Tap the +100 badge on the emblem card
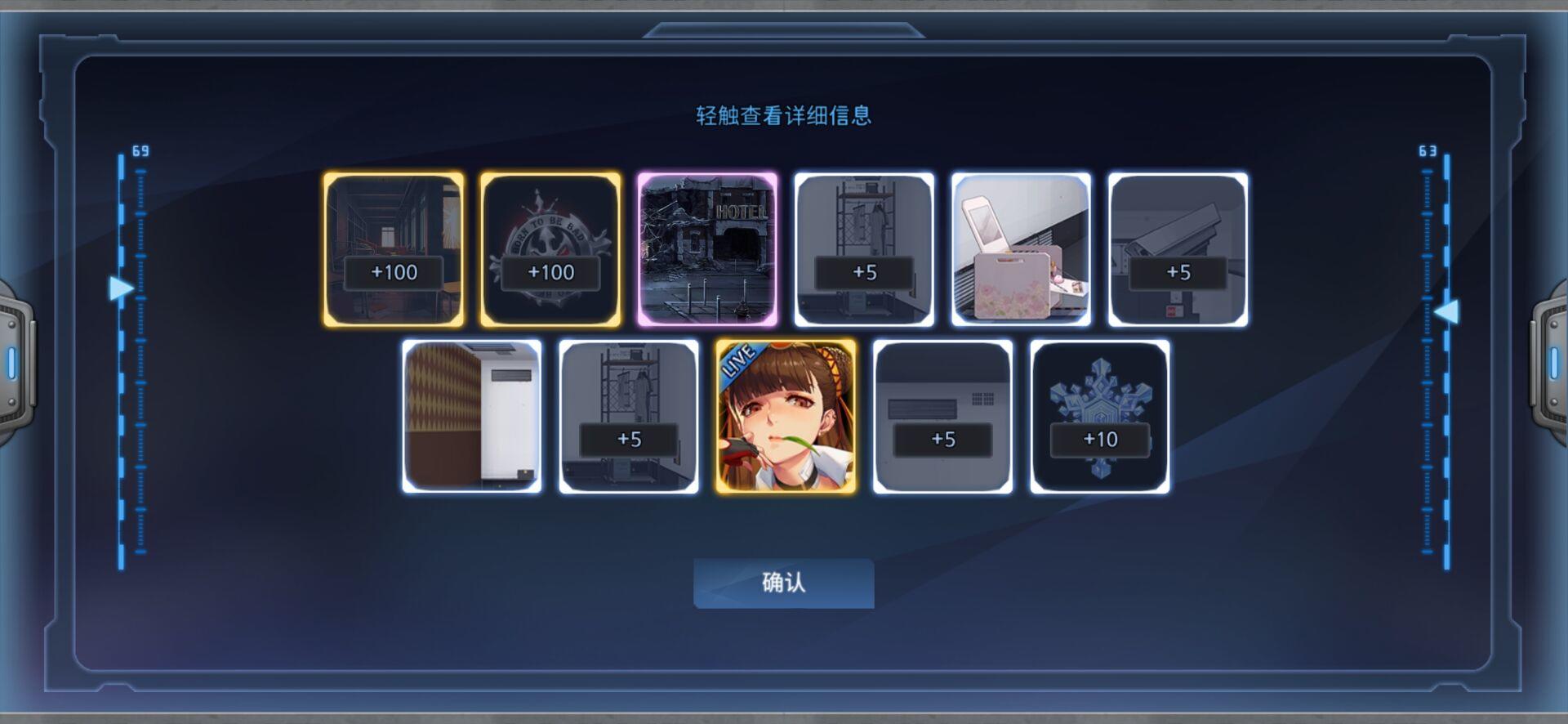The height and width of the screenshot is (724, 1568). 549,272
